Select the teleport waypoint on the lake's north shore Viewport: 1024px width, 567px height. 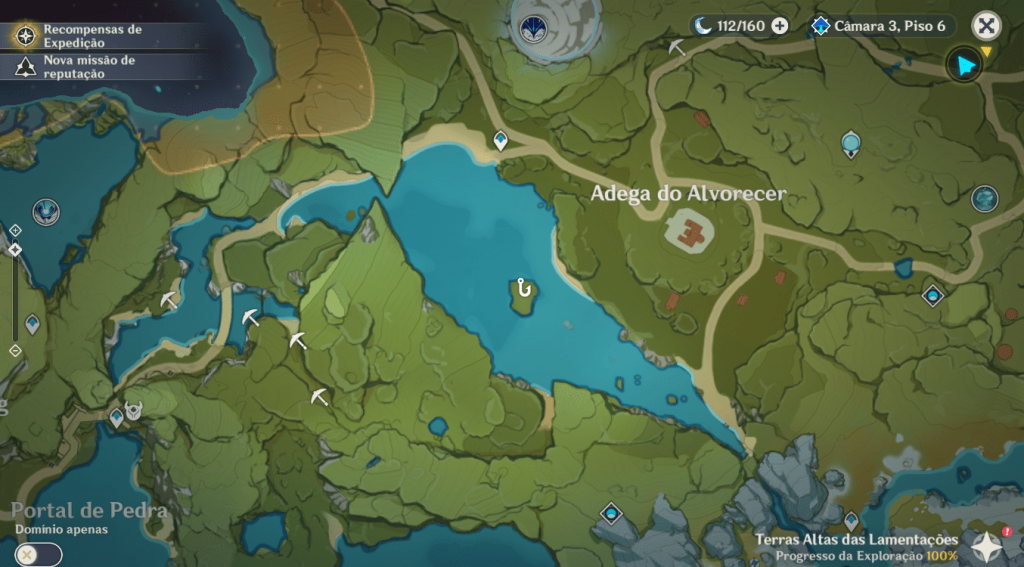point(500,141)
